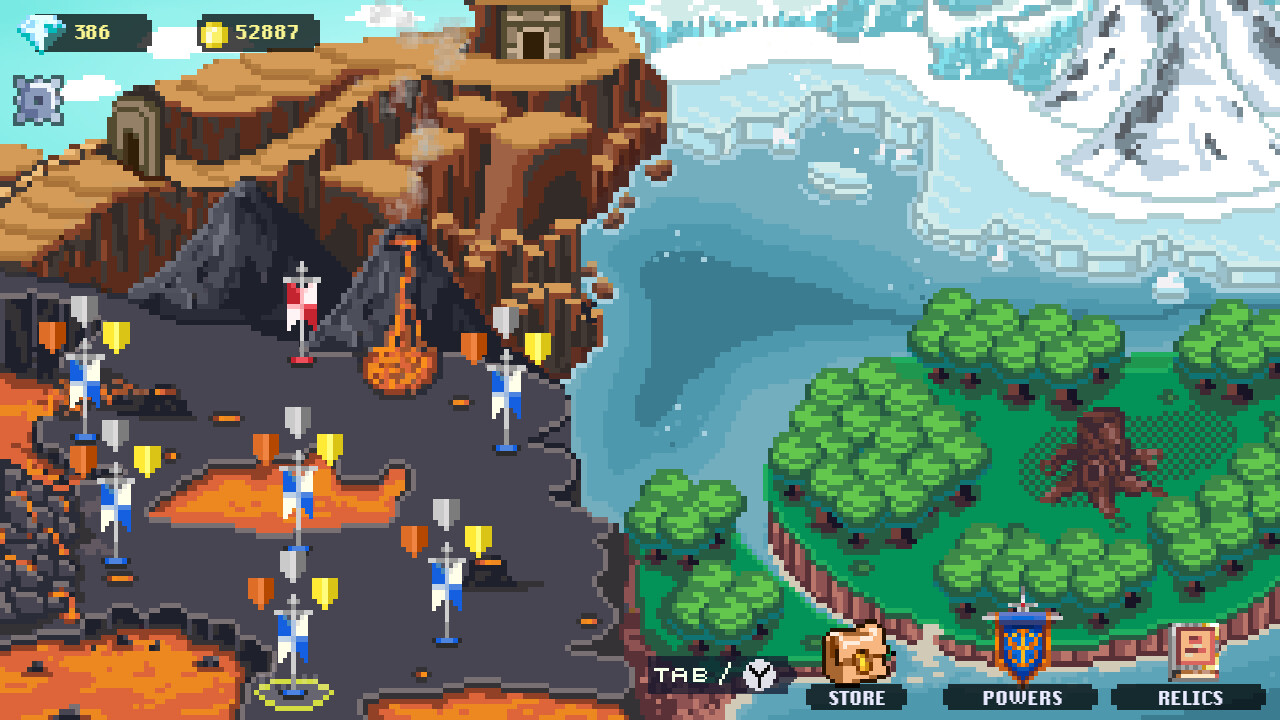Click the gold count display showing 52887

(268, 30)
